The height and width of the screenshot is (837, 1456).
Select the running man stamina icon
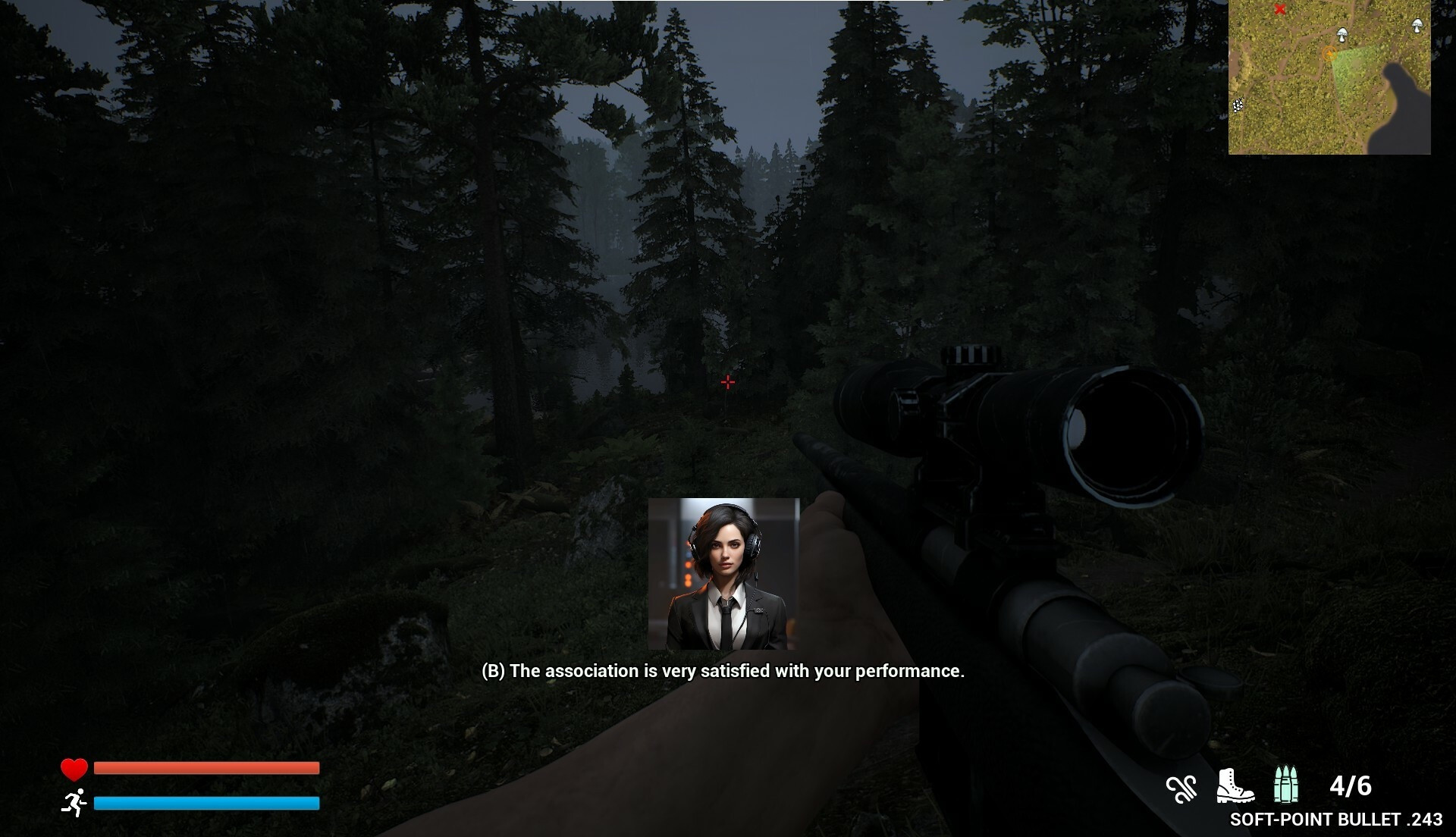click(74, 802)
